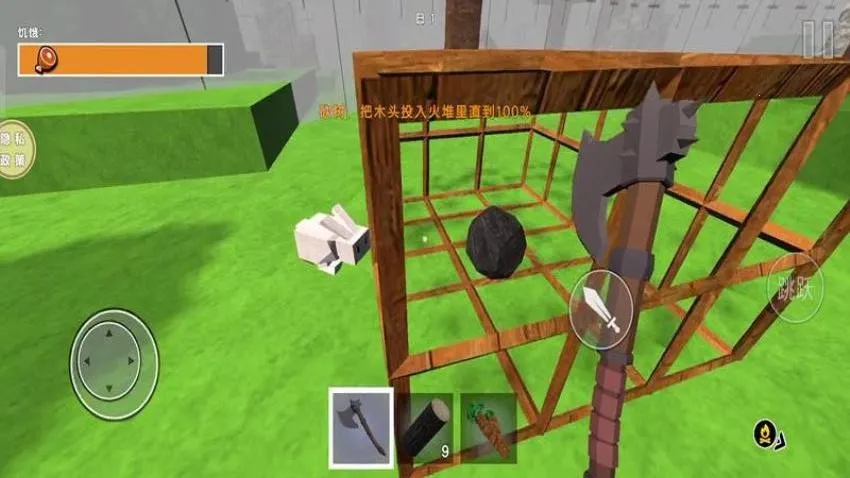Select the wood log hotbar slot

(425, 427)
